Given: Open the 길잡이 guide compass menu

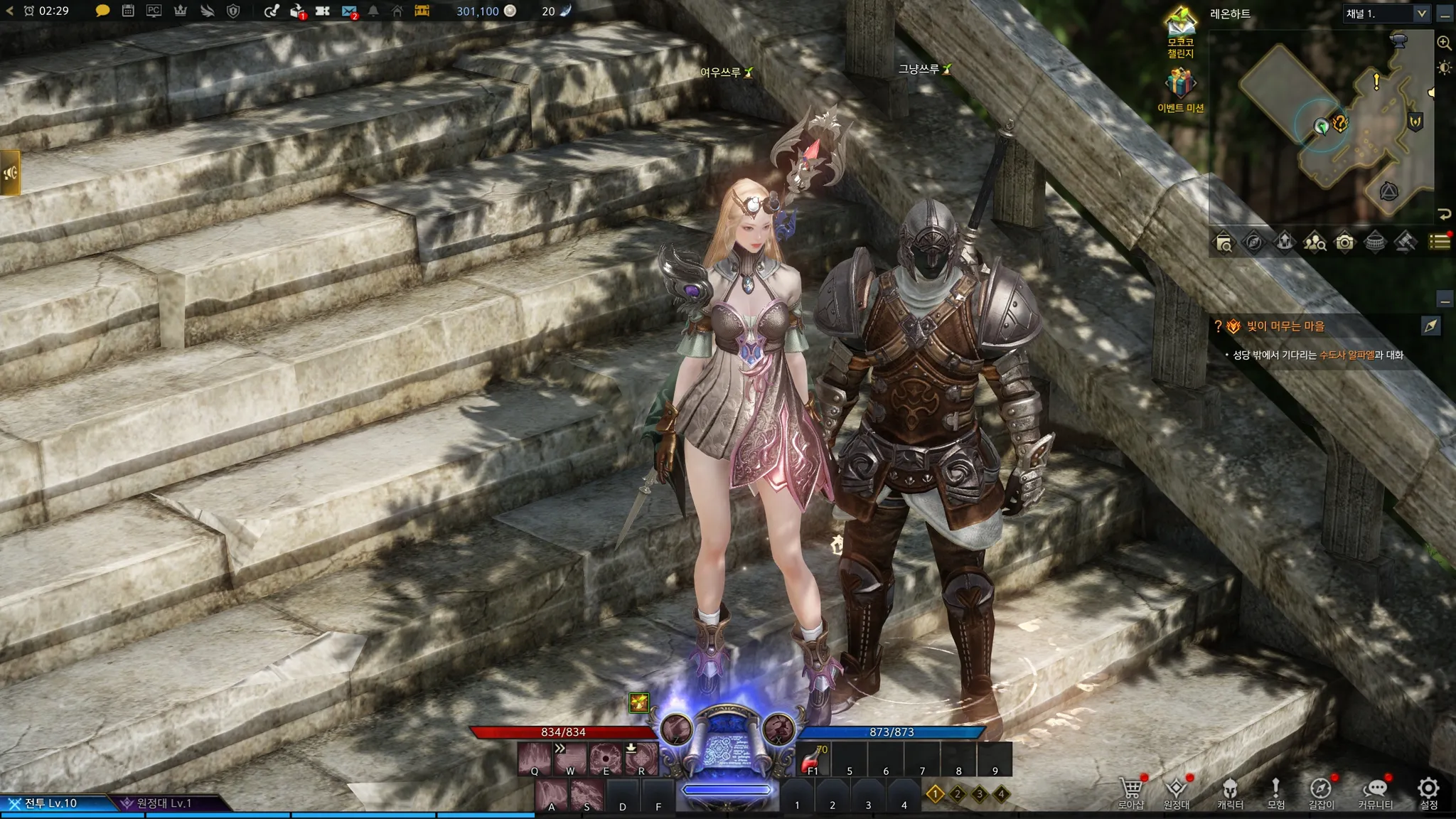Looking at the screenshot, I should coord(1321,791).
